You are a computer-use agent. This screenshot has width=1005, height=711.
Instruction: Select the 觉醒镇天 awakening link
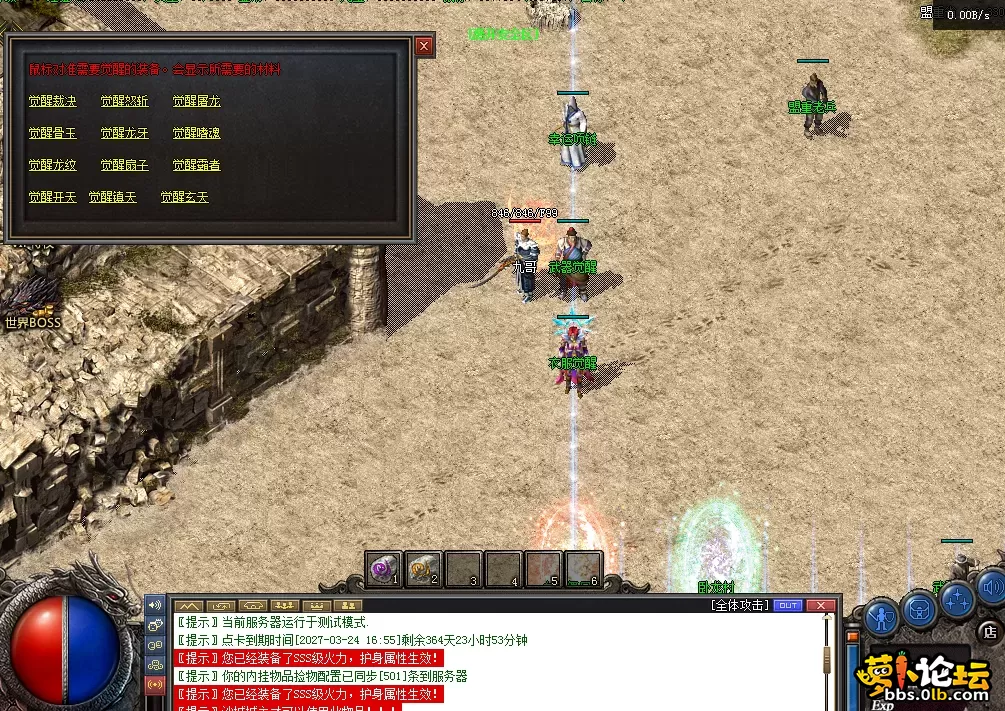point(112,197)
